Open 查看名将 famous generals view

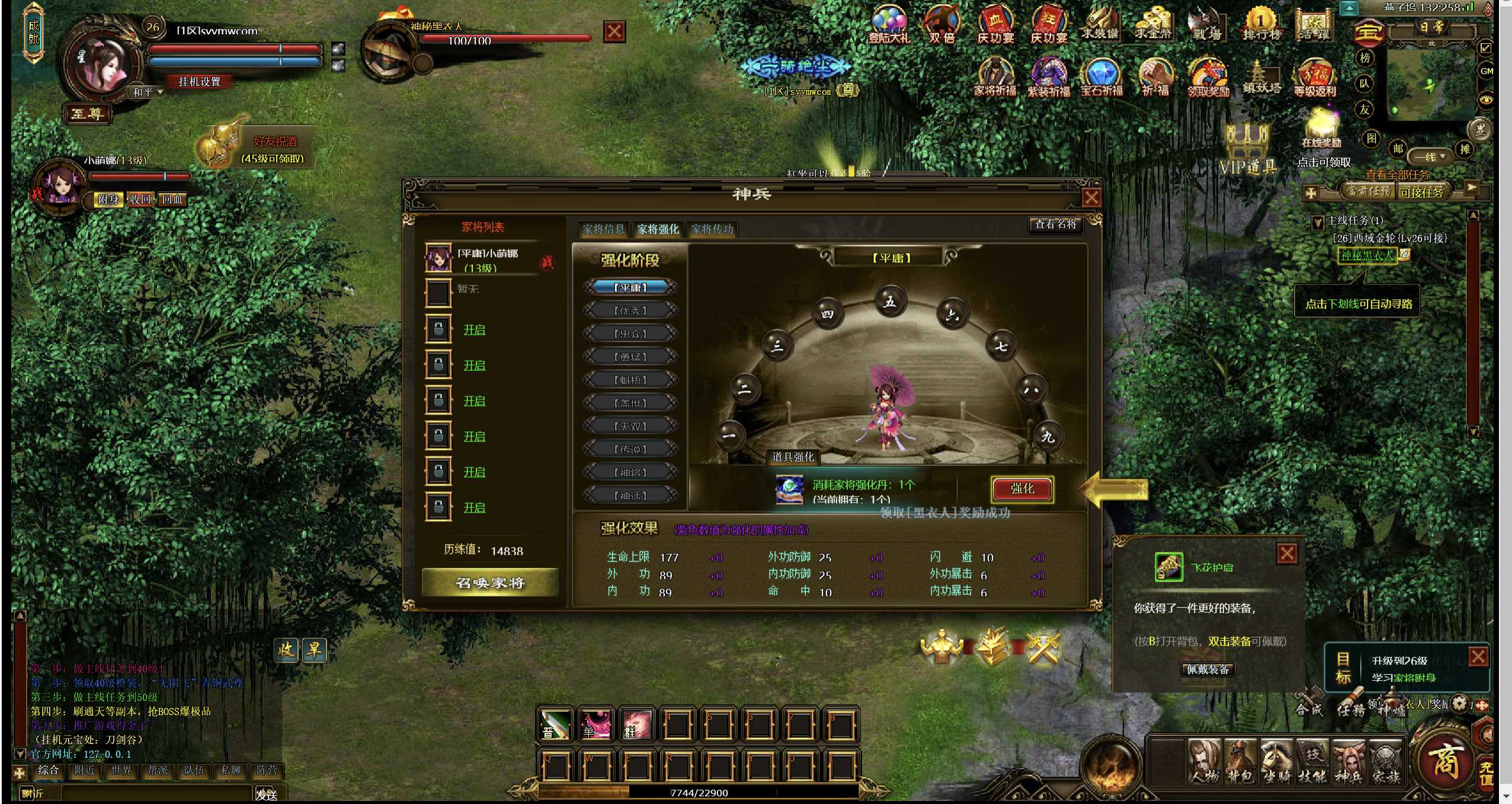1055,224
